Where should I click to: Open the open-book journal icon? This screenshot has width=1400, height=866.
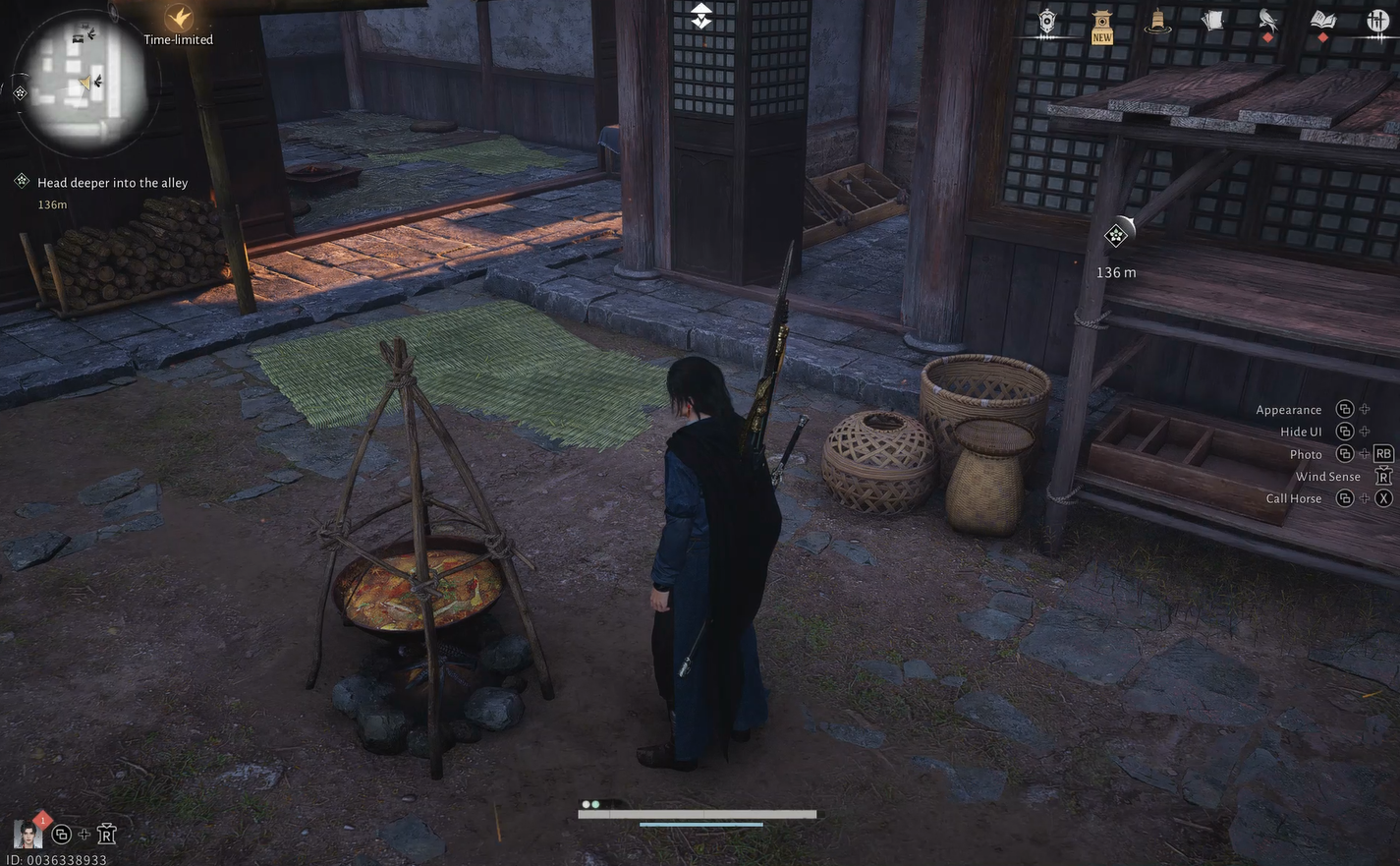pyautogui.click(x=1323, y=22)
